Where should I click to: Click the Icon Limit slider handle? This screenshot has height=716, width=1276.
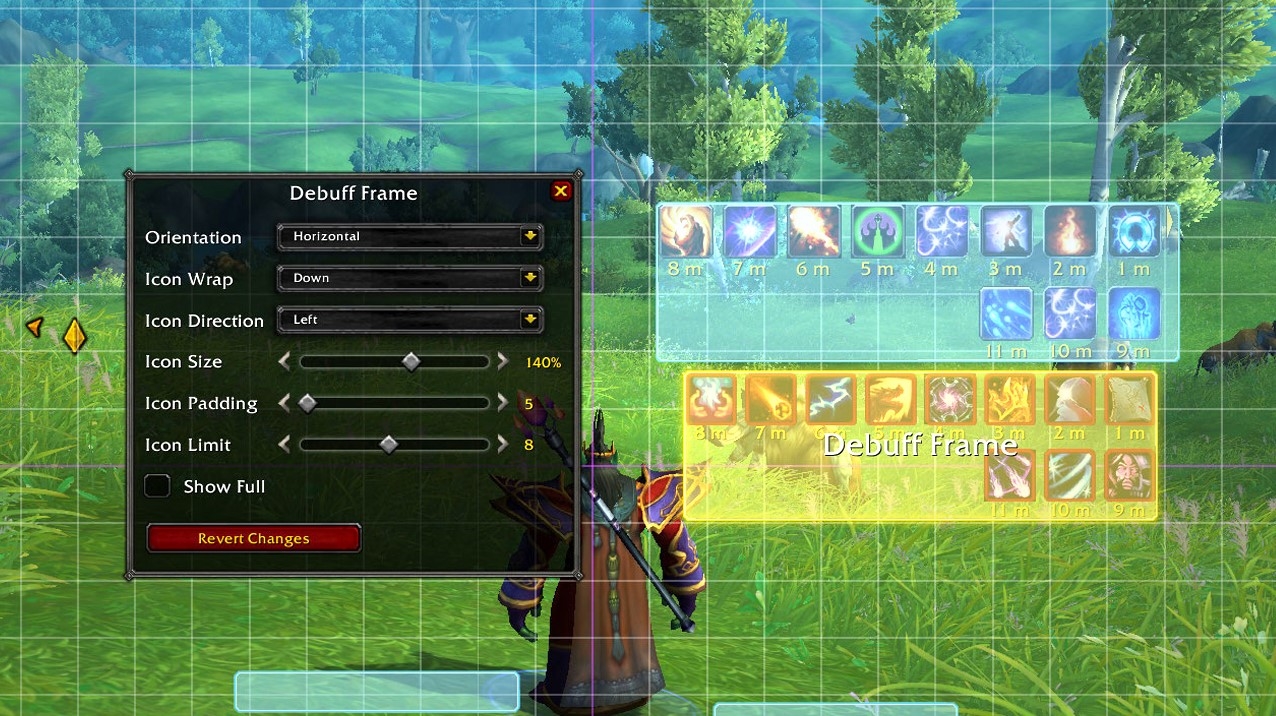[389, 445]
